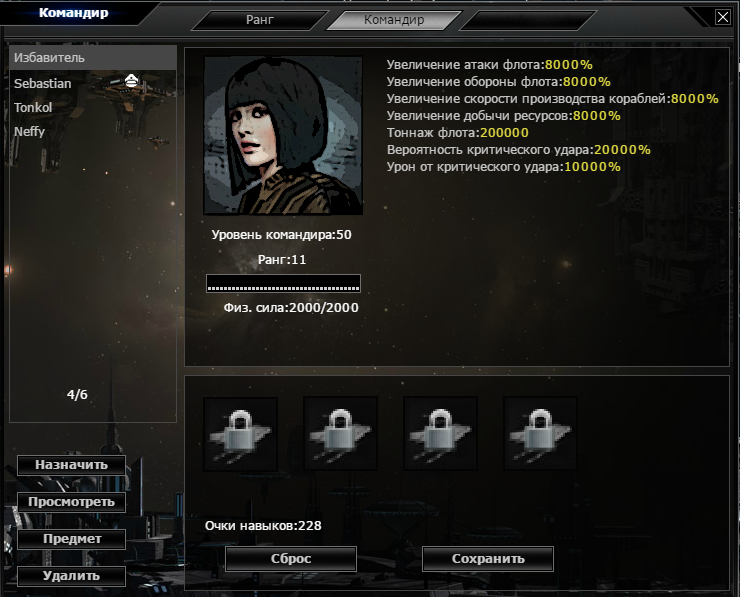This screenshot has height=597, width=740.
Task: Switch to the Ранг tab
Action: [x=257, y=20]
